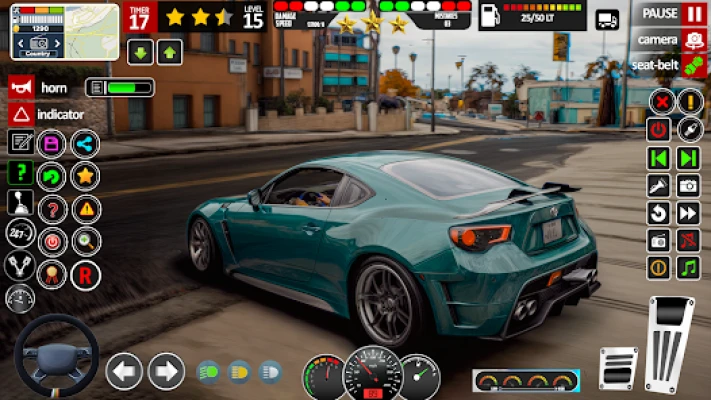
Task: Tap the left steering arrow
Action: pyautogui.click(x=124, y=371)
